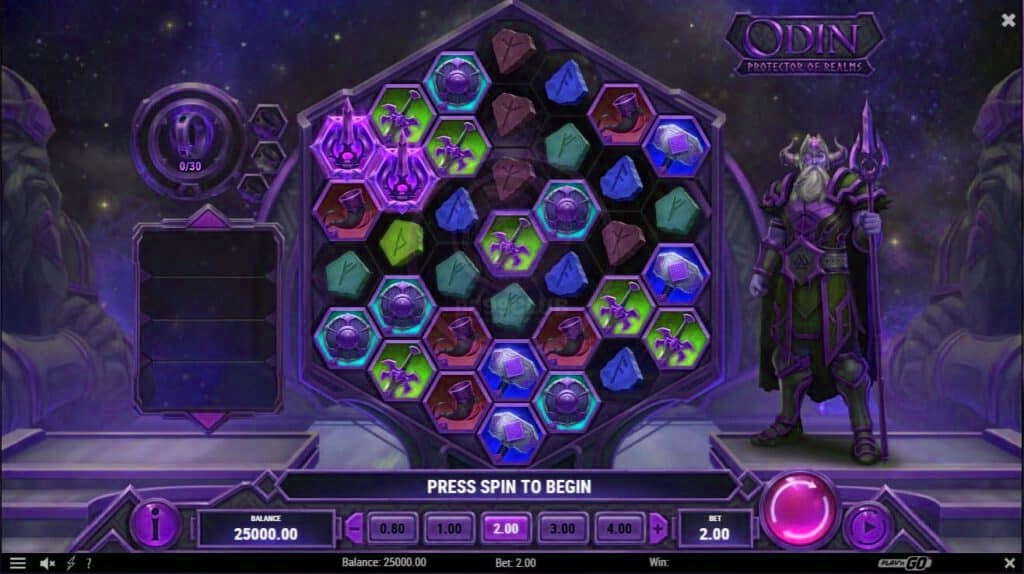Screen dimensions: 1024x574
Task: Open the autoplay options
Action: (866, 526)
